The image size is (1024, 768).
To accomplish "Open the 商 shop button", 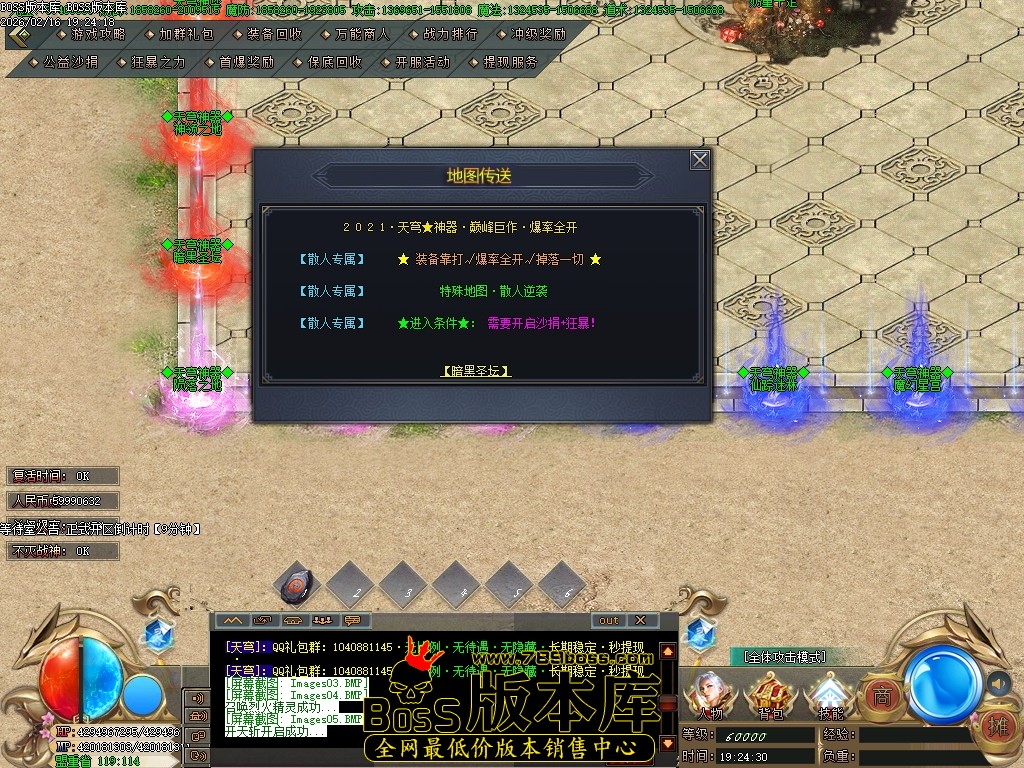I will pyautogui.click(x=881, y=693).
